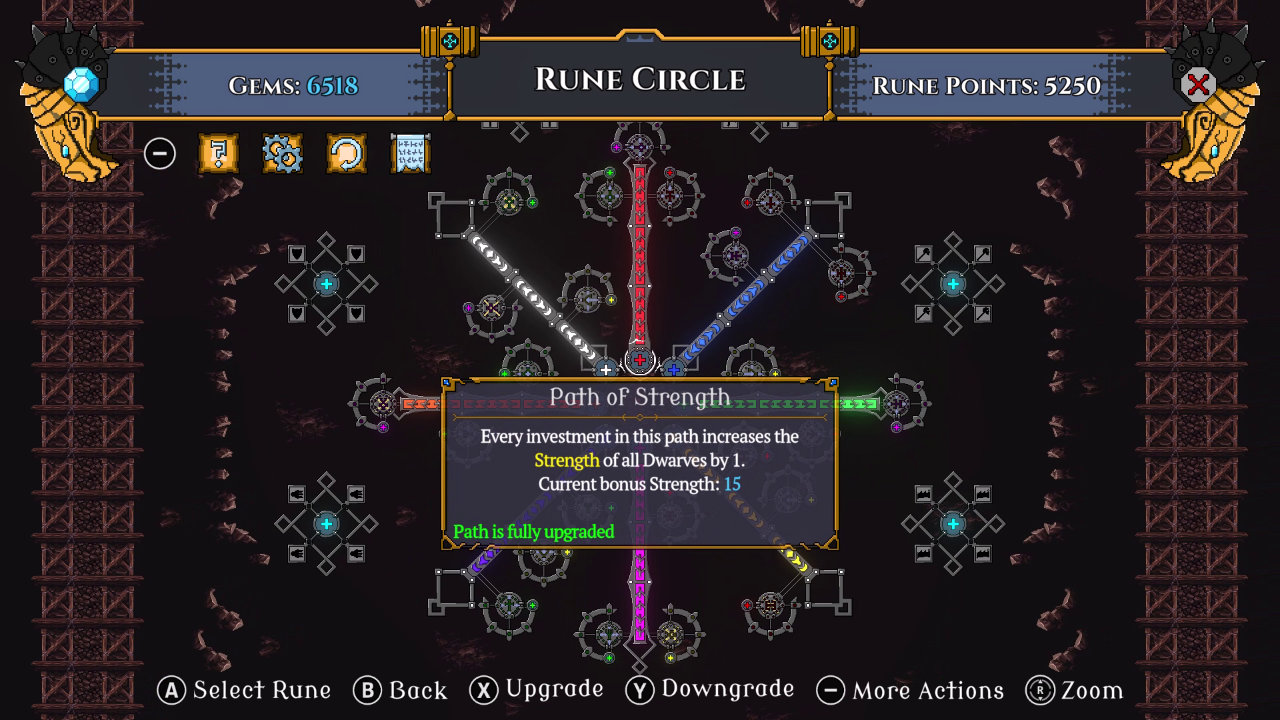Image resolution: width=1280 pixels, height=720 pixels.
Task: Click the minus More Actions circle icon
Action: coord(160,154)
